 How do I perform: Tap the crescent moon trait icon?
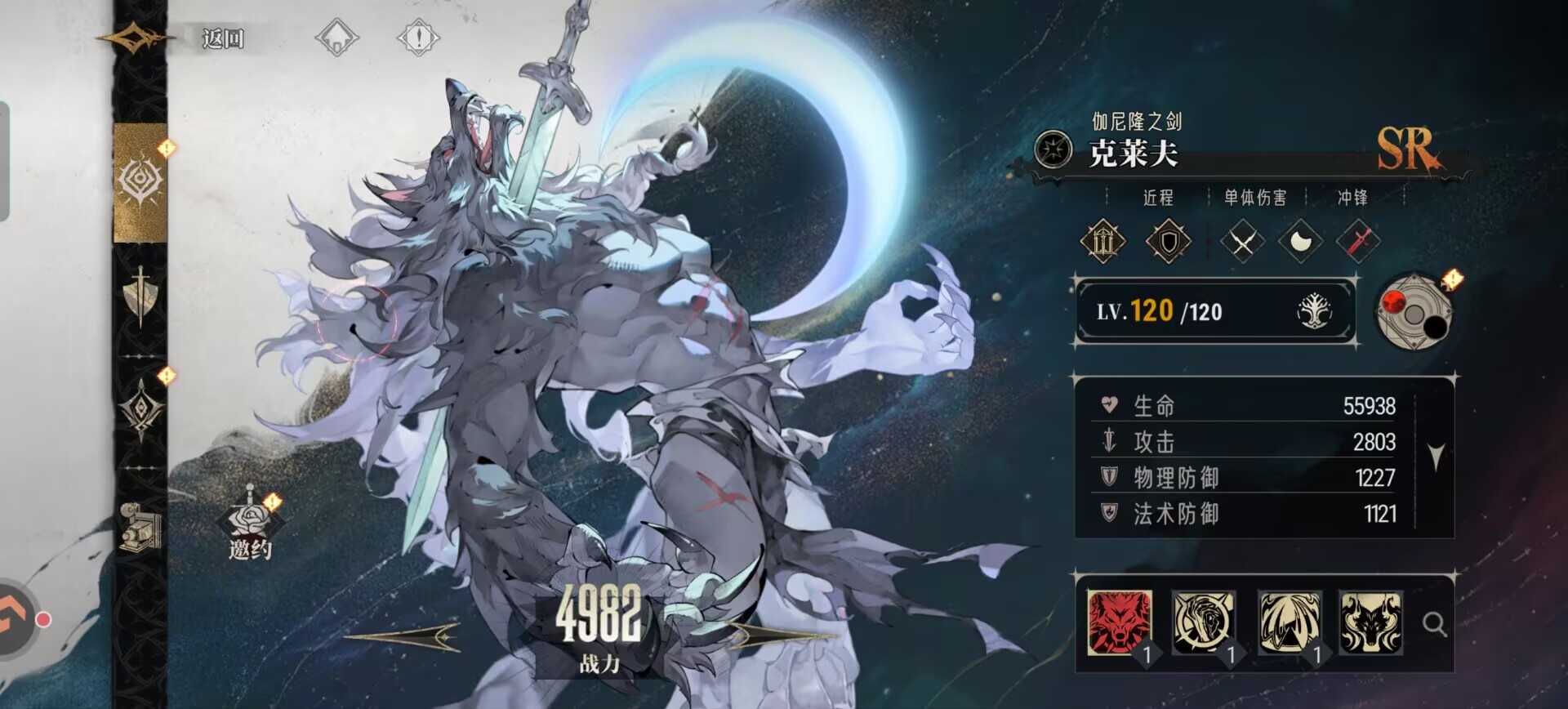pyautogui.click(x=1300, y=242)
